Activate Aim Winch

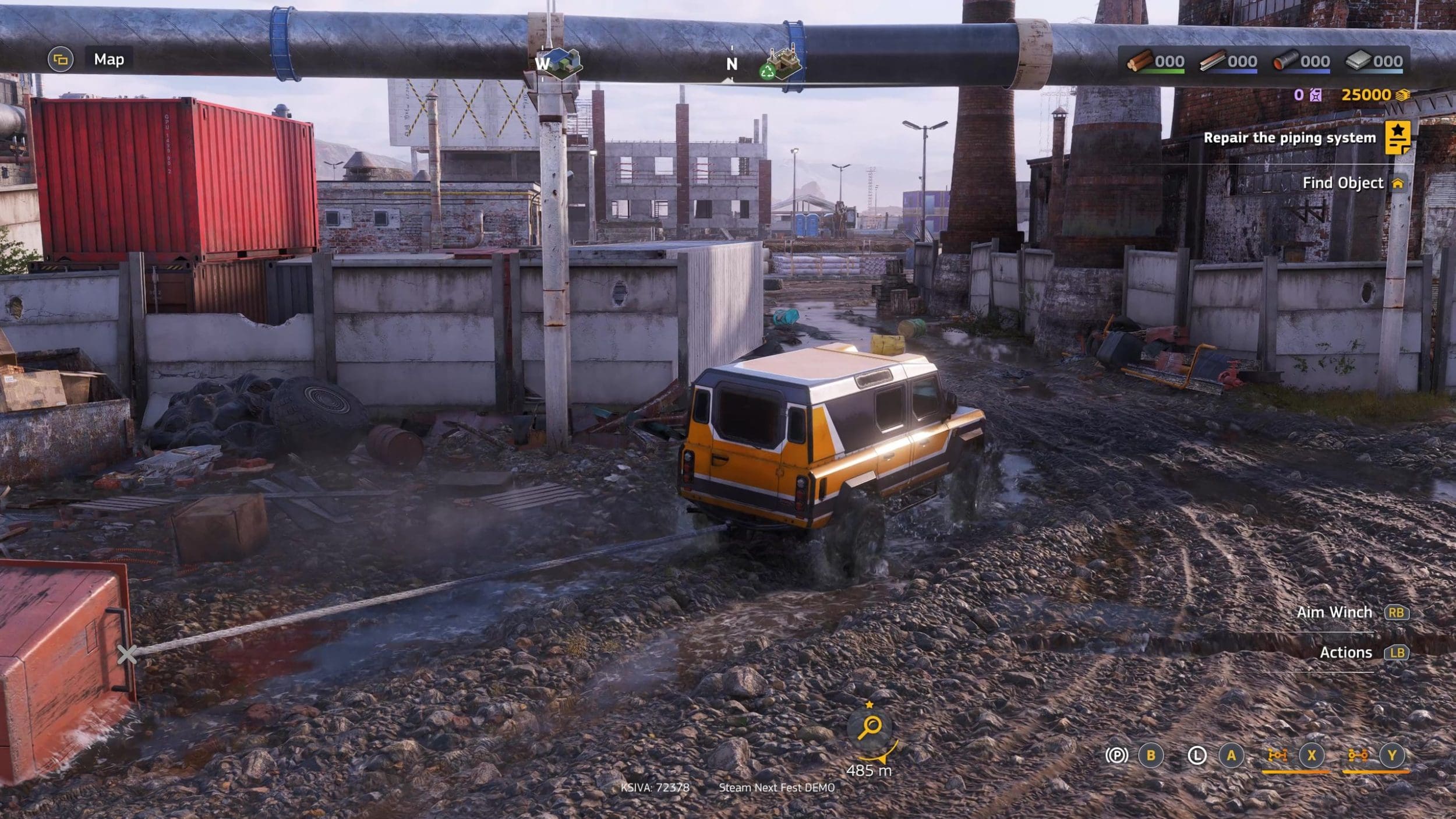click(1334, 612)
